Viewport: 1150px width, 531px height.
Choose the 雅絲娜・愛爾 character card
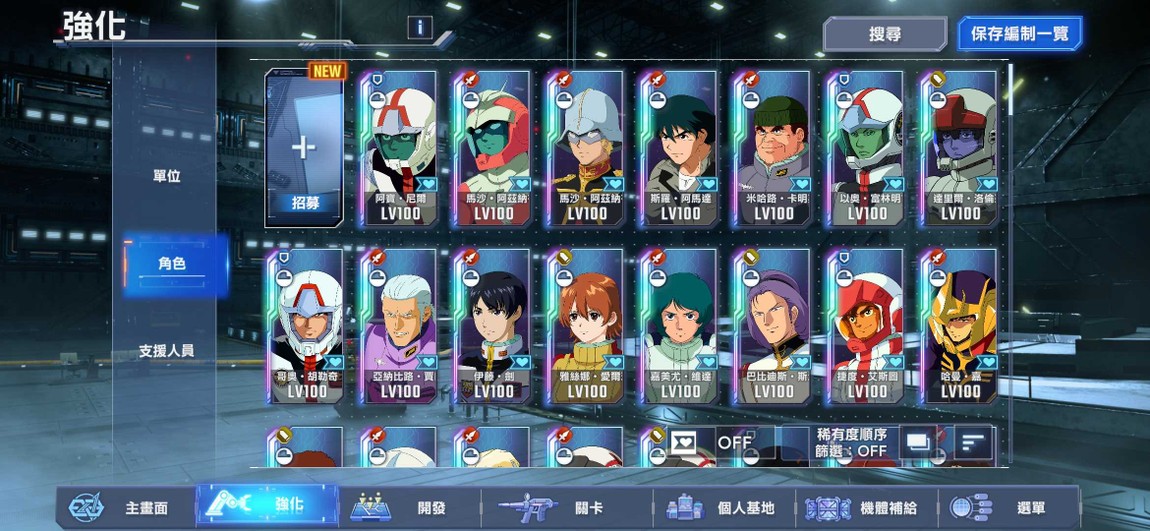(586, 326)
